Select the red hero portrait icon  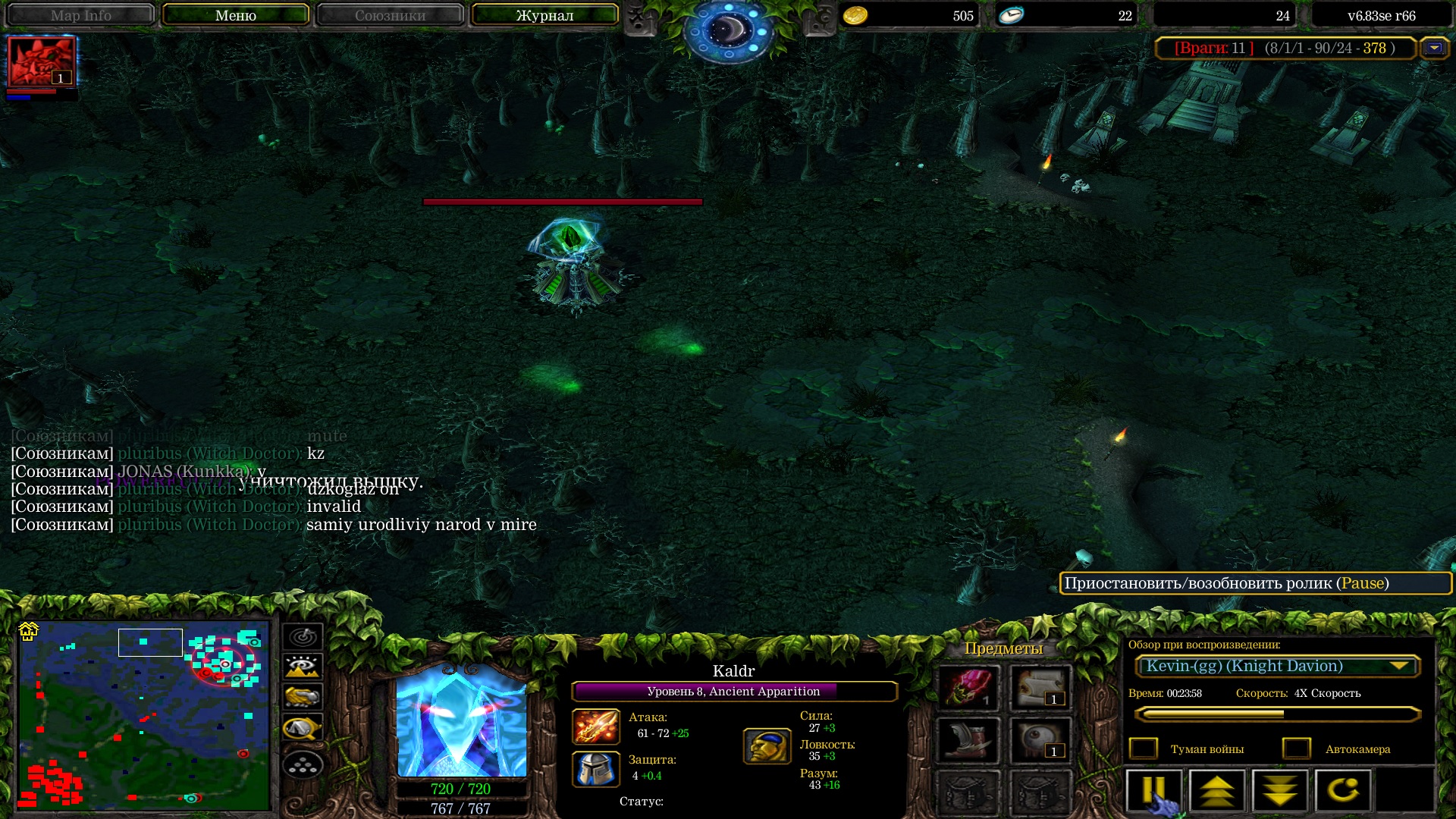[42, 62]
